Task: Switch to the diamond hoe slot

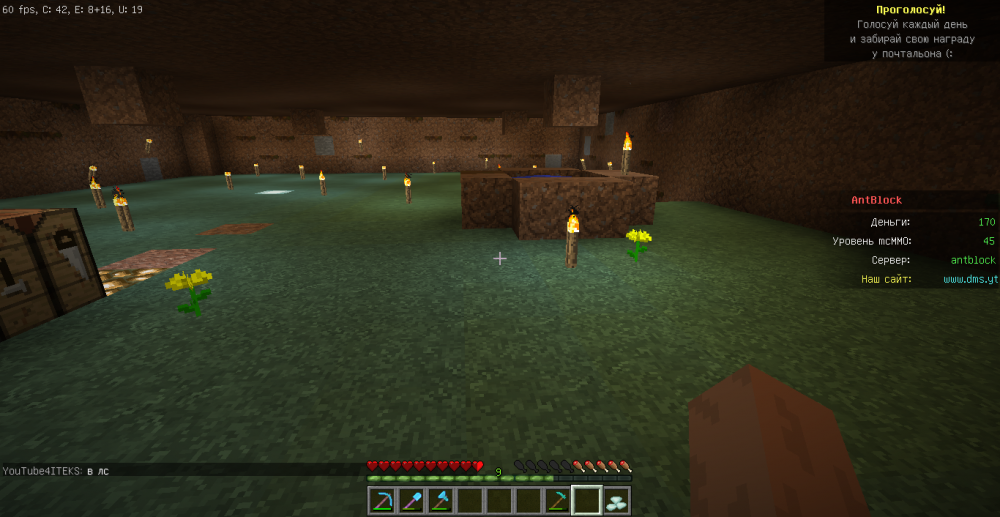Action: pyautogui.click(x=557, y=500)
